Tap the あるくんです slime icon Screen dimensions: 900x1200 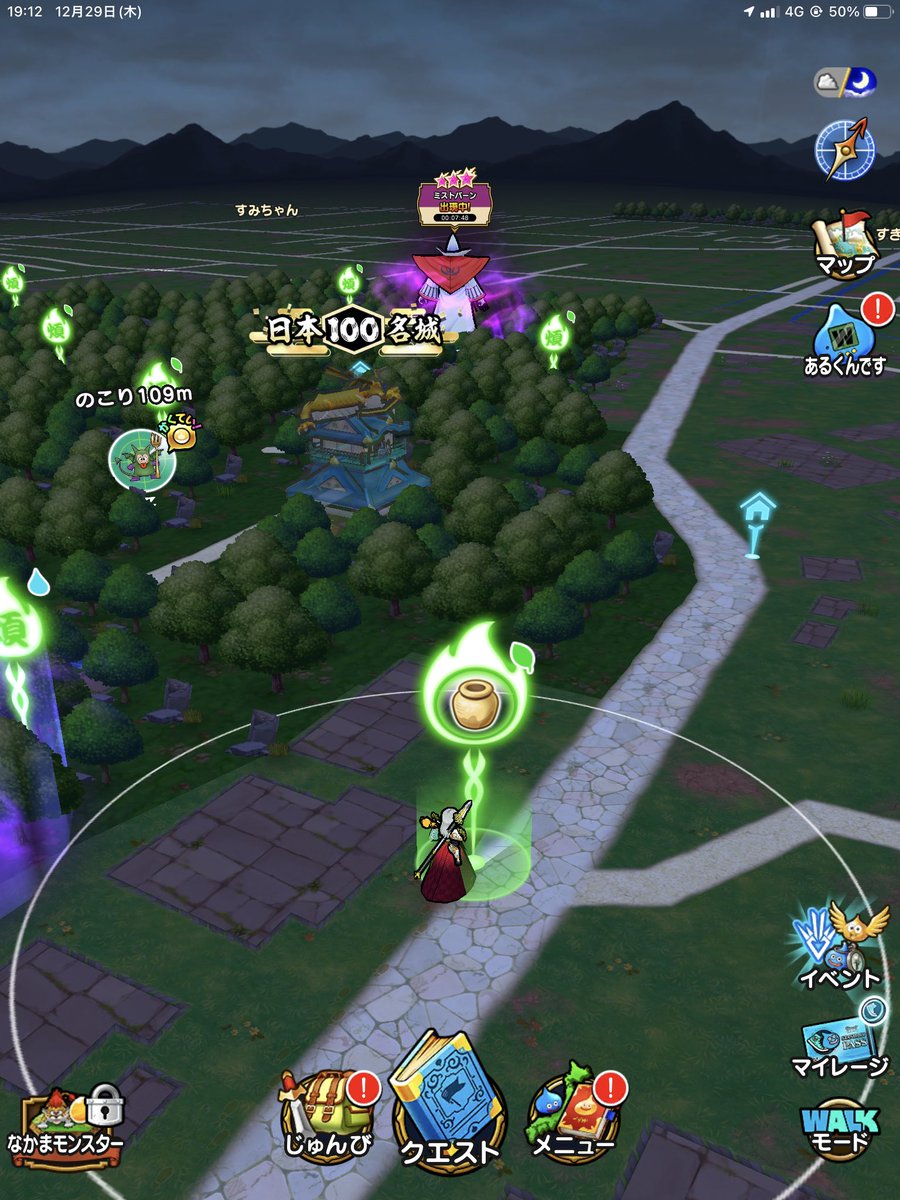click(x=845, y=338)
